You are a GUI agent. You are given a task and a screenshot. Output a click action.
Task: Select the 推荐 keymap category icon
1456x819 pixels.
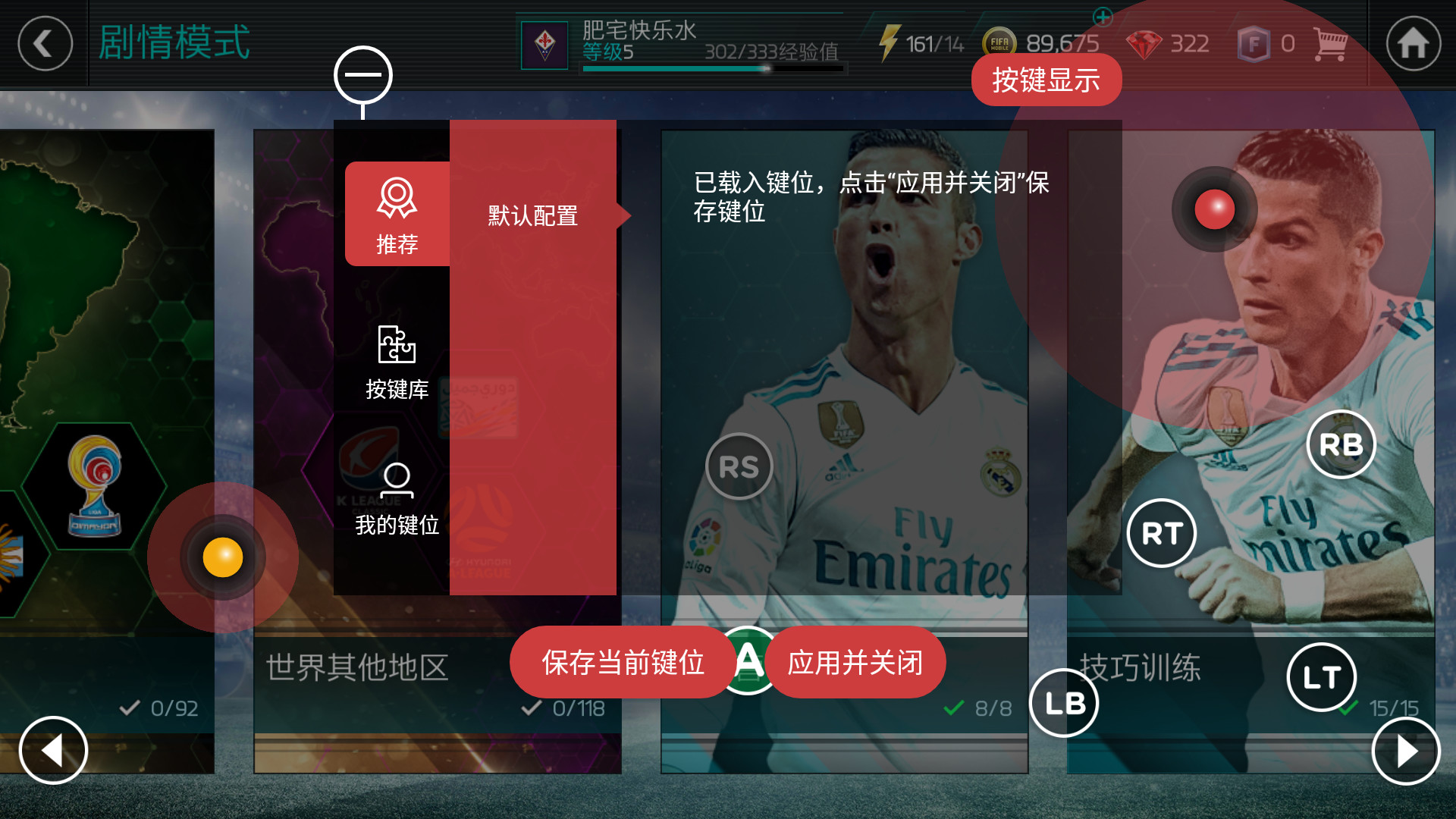click(x=397, y=214)
